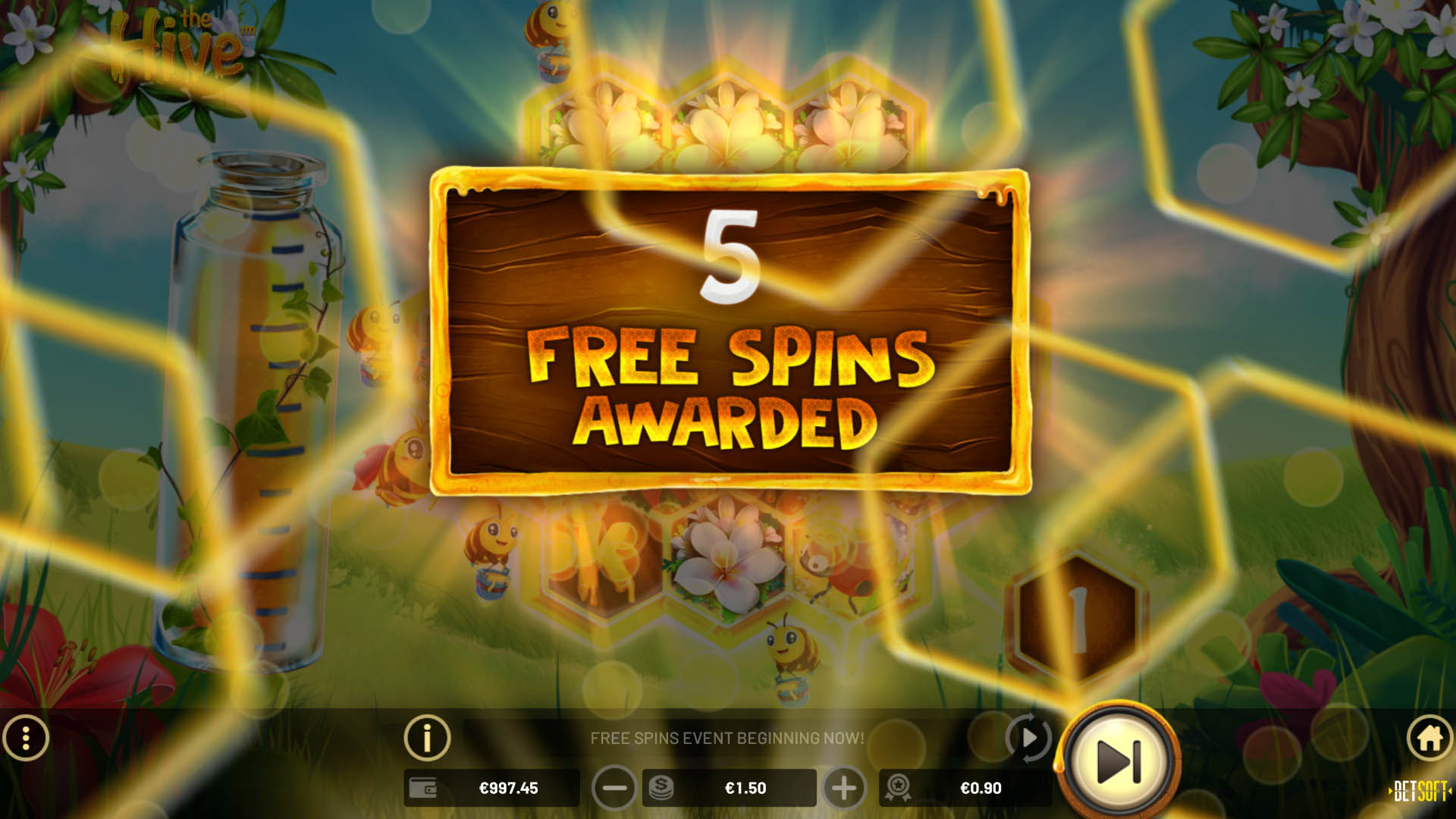
Task: Open the game info screen
Action: point(427,736)
